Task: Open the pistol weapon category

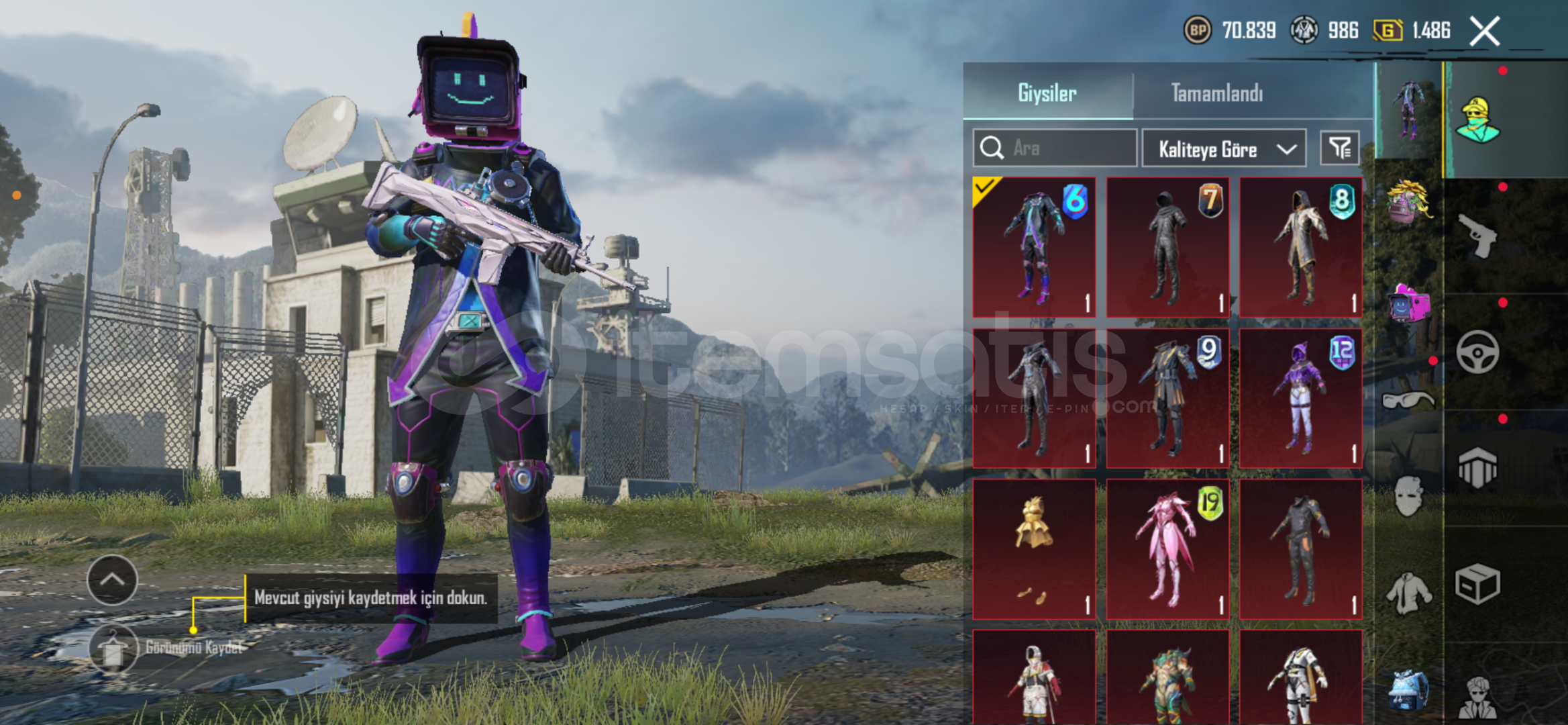Action: (1477, 235)
